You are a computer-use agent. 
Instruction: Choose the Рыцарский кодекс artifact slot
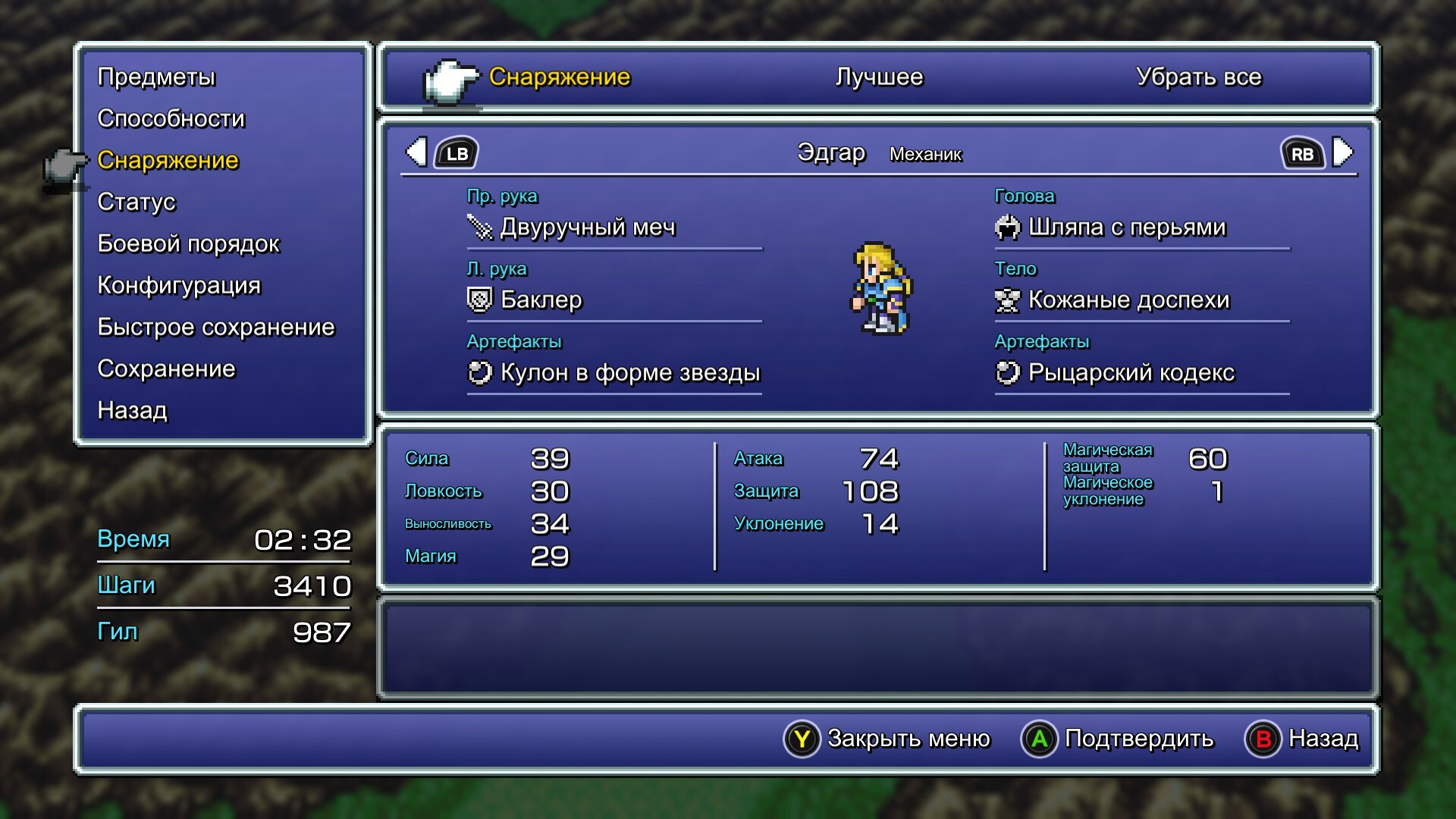(1131, 372)
